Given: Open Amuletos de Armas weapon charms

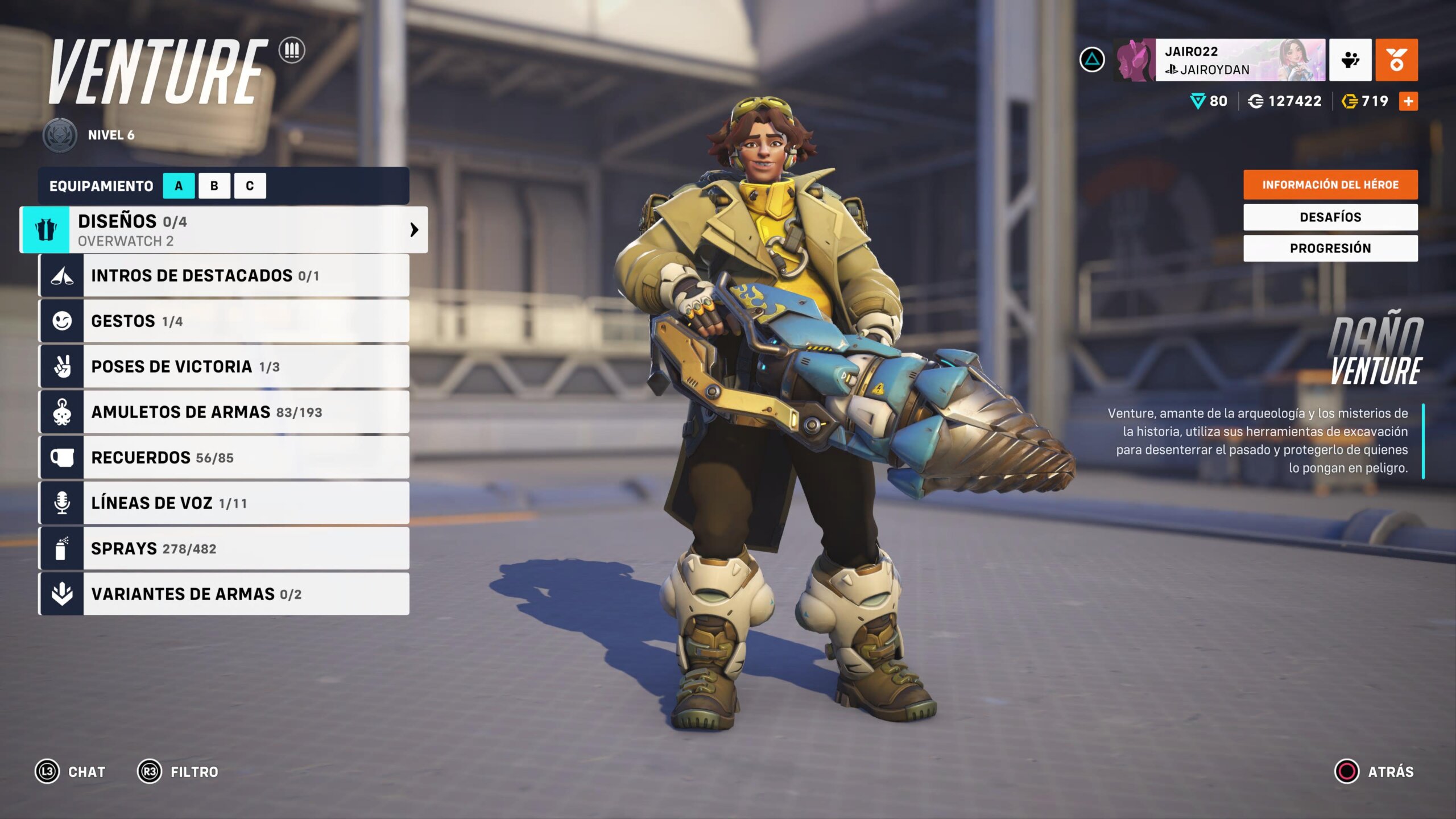Looking at the screenshot, I should (x=224, y=412).
